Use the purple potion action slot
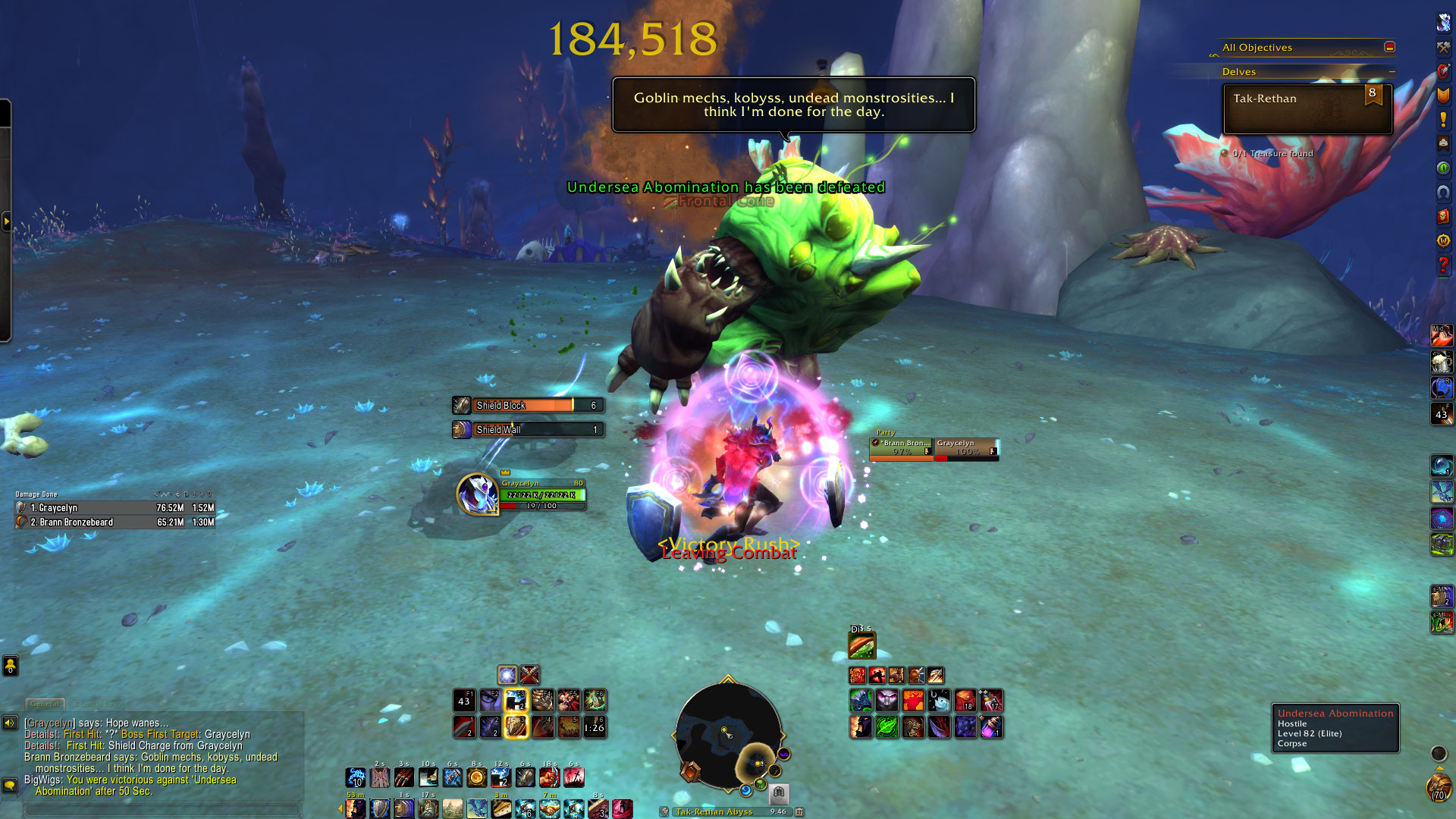This screenshot has width=1456, height=819. pyautogui.click(x=991, y=727)
